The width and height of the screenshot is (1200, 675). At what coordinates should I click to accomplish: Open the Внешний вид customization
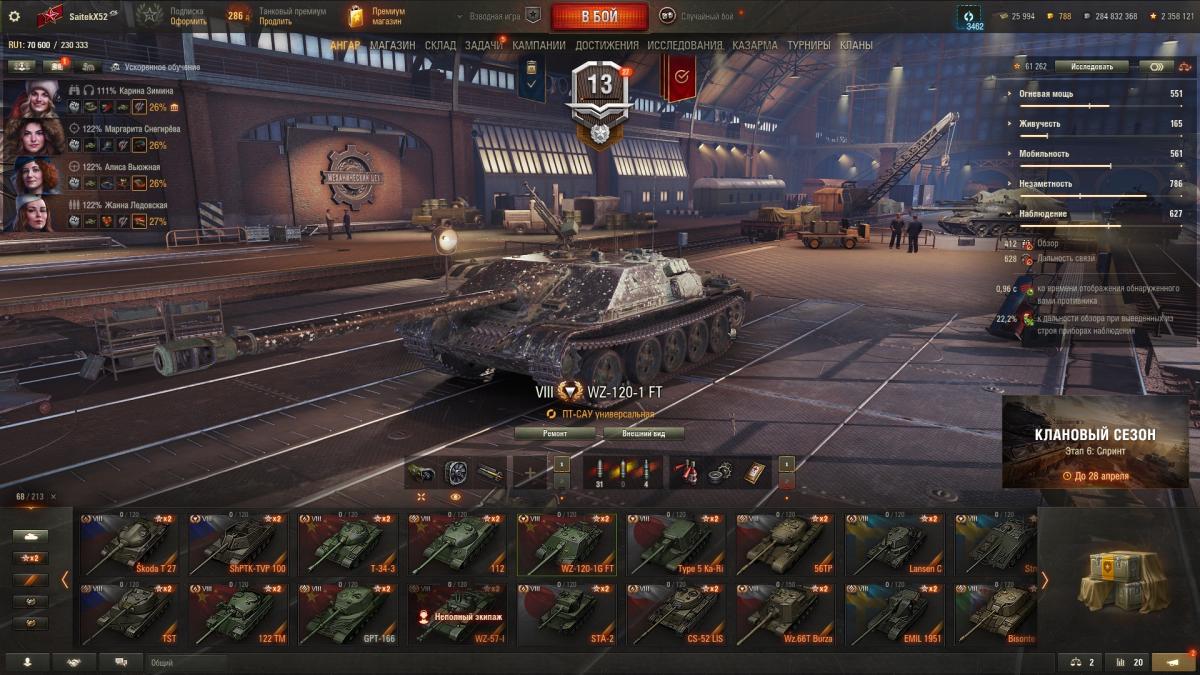pos(644,433)
